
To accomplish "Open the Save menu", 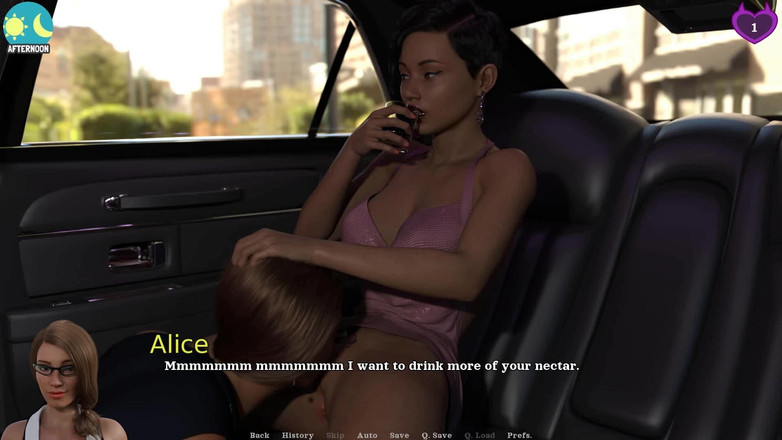I will [399, 435].
